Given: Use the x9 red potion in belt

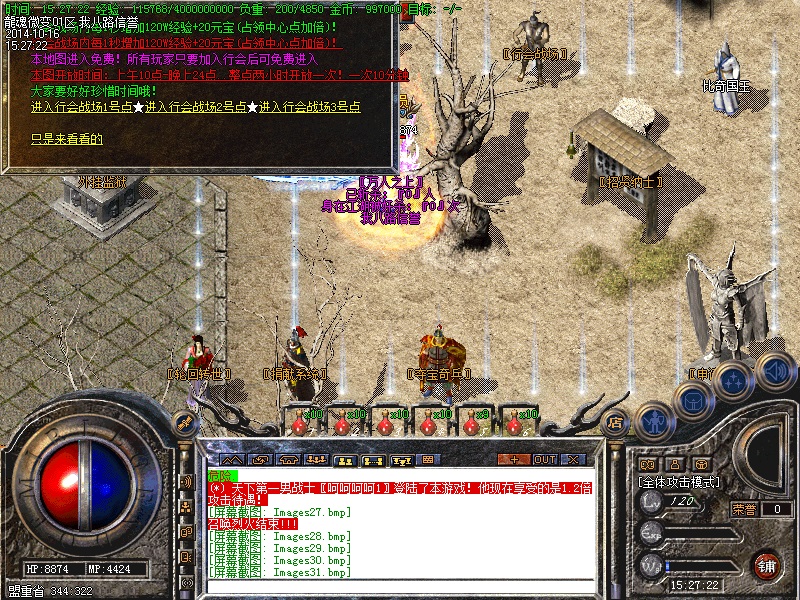Looking at the screenshot, I should pyautogui.click(x=467, y=422).
